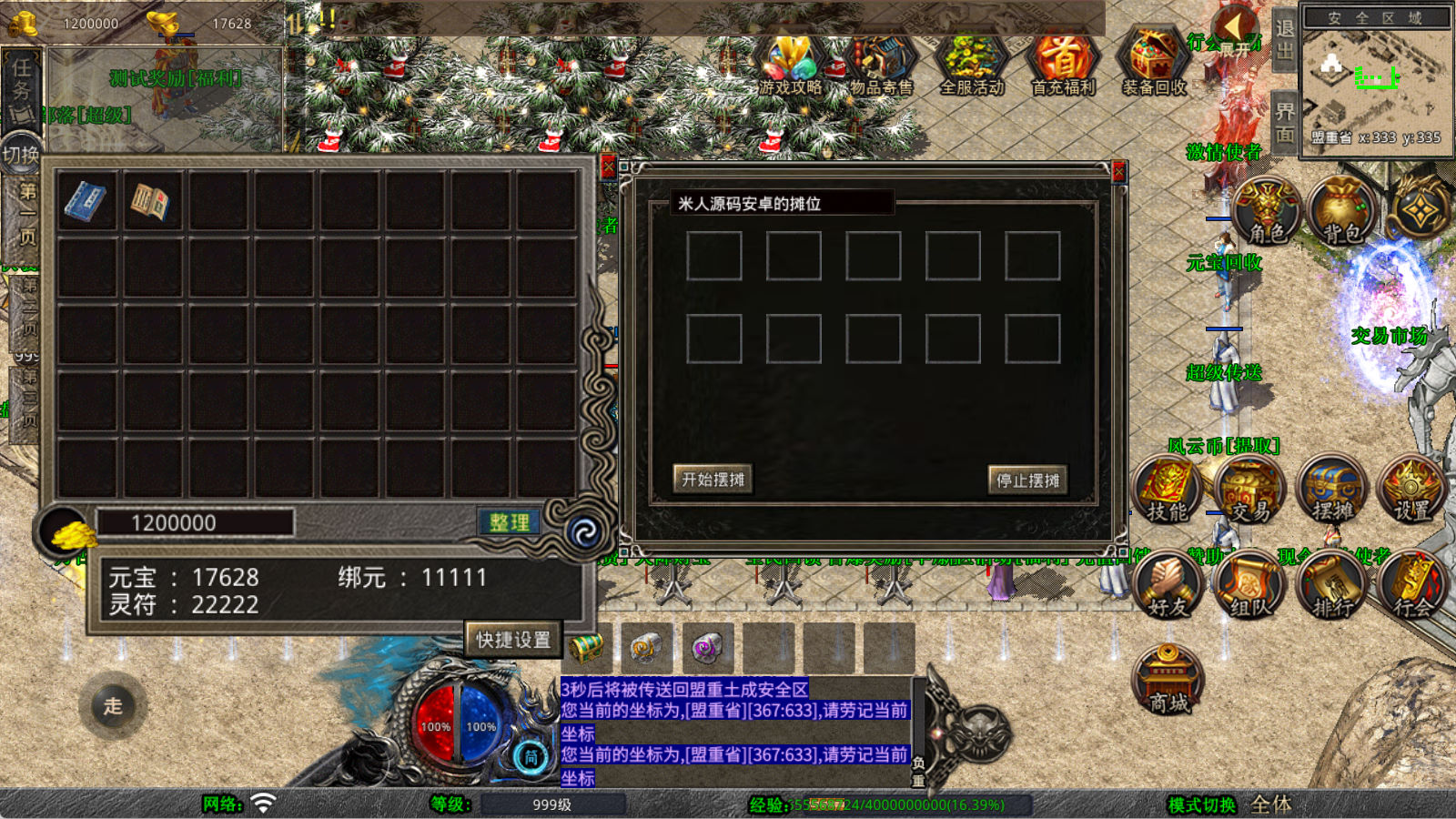Viewport: 1456px width, 819px height.
Task: Open 快捷设置 quick settings
Action: point(513,639)
